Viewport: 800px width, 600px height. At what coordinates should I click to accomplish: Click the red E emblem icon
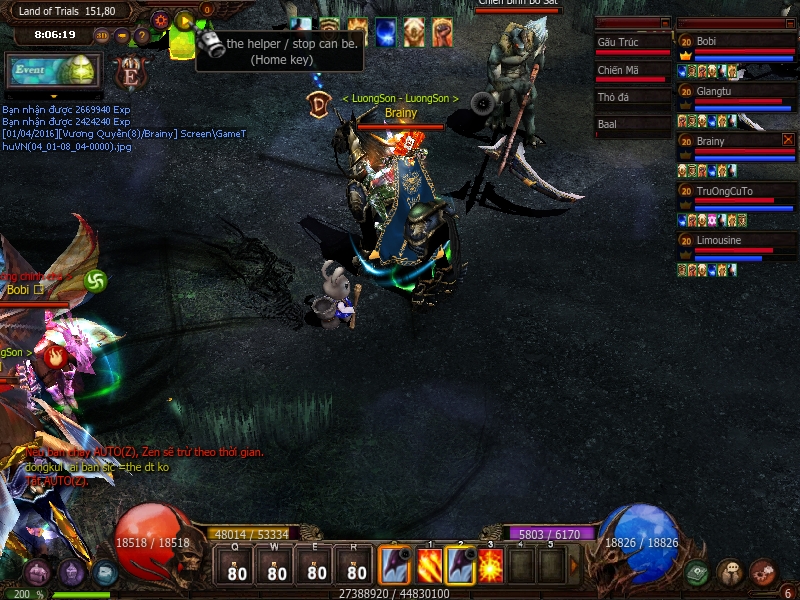(x=129, y=72)
